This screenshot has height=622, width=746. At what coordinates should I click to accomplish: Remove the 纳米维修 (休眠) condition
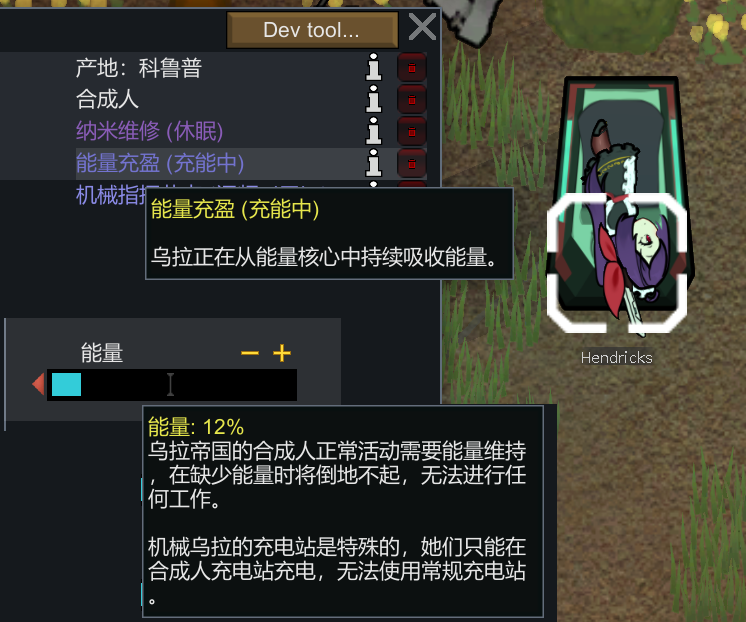click(411, 131)
